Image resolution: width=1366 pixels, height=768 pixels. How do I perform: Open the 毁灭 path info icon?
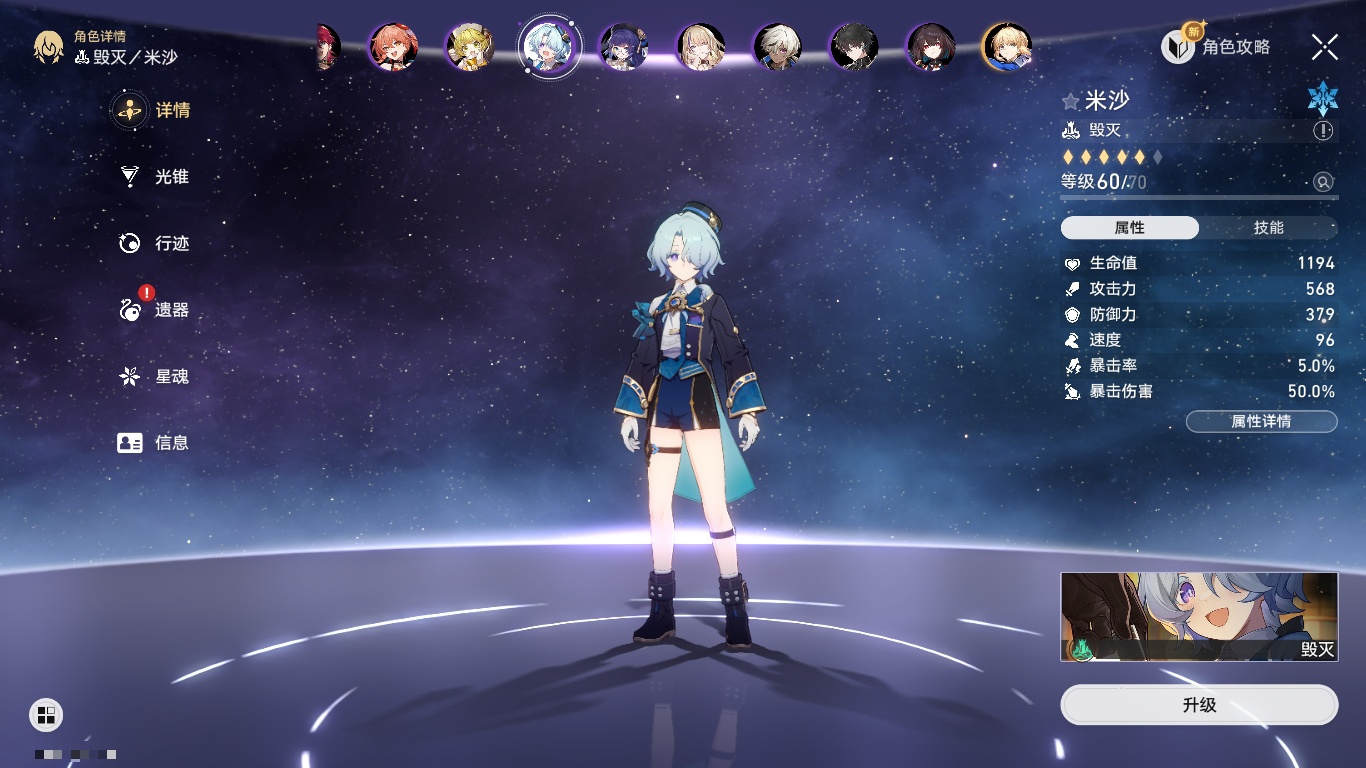[x=1323, y=131]
